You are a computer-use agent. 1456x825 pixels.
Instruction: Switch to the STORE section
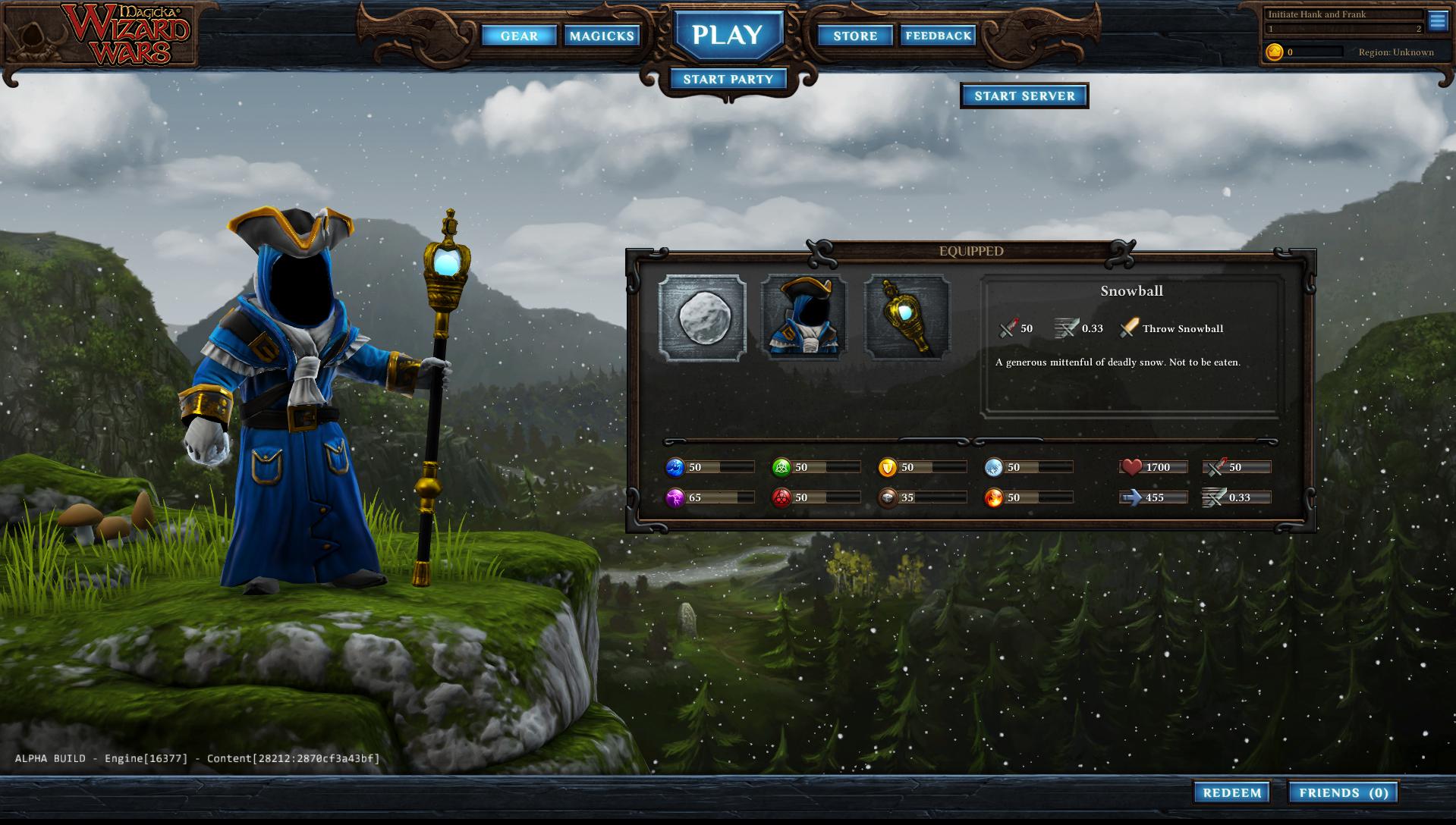point(854,36)
